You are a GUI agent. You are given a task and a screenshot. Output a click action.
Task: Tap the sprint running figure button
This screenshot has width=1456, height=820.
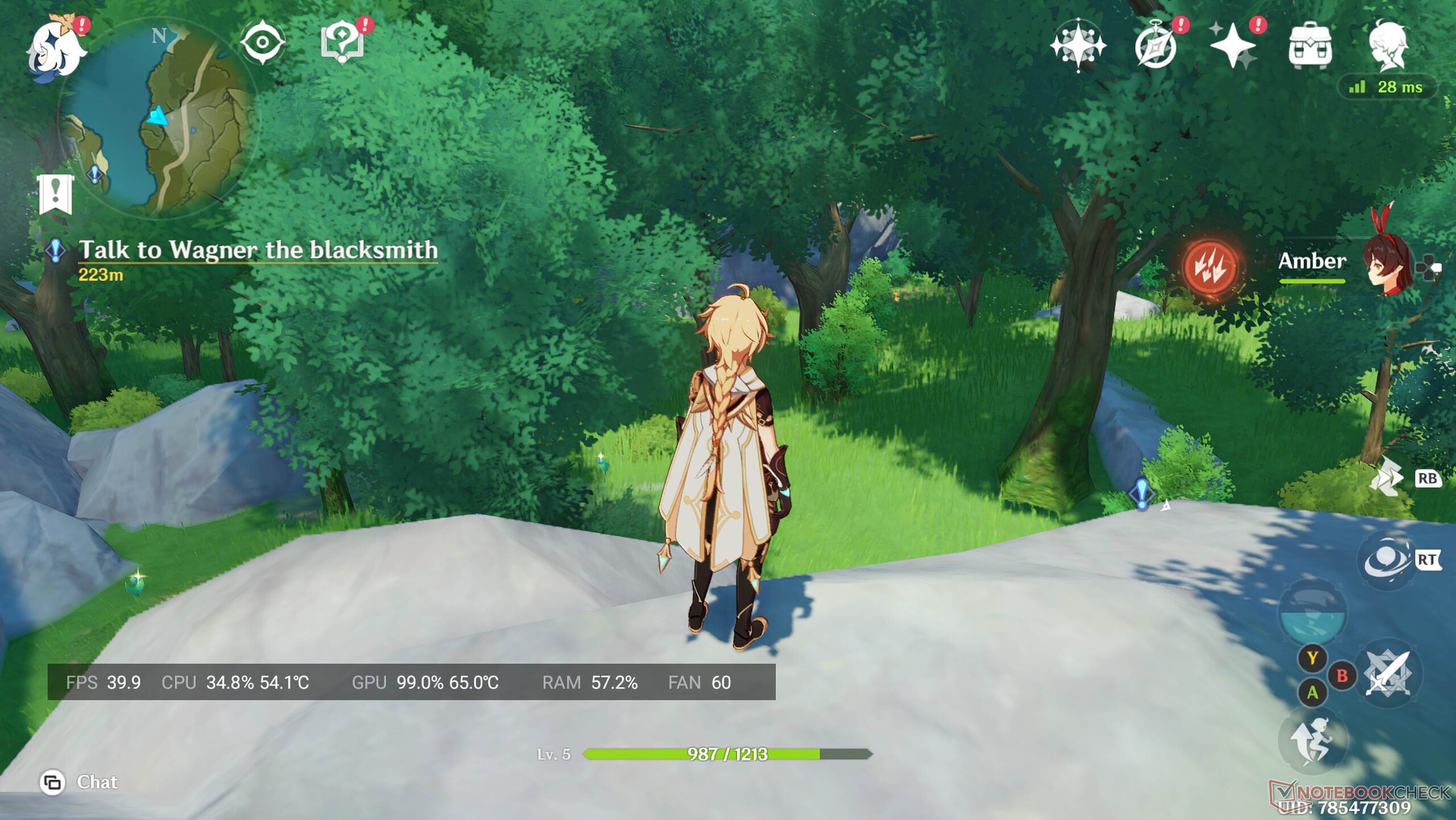click(1312, 740)
